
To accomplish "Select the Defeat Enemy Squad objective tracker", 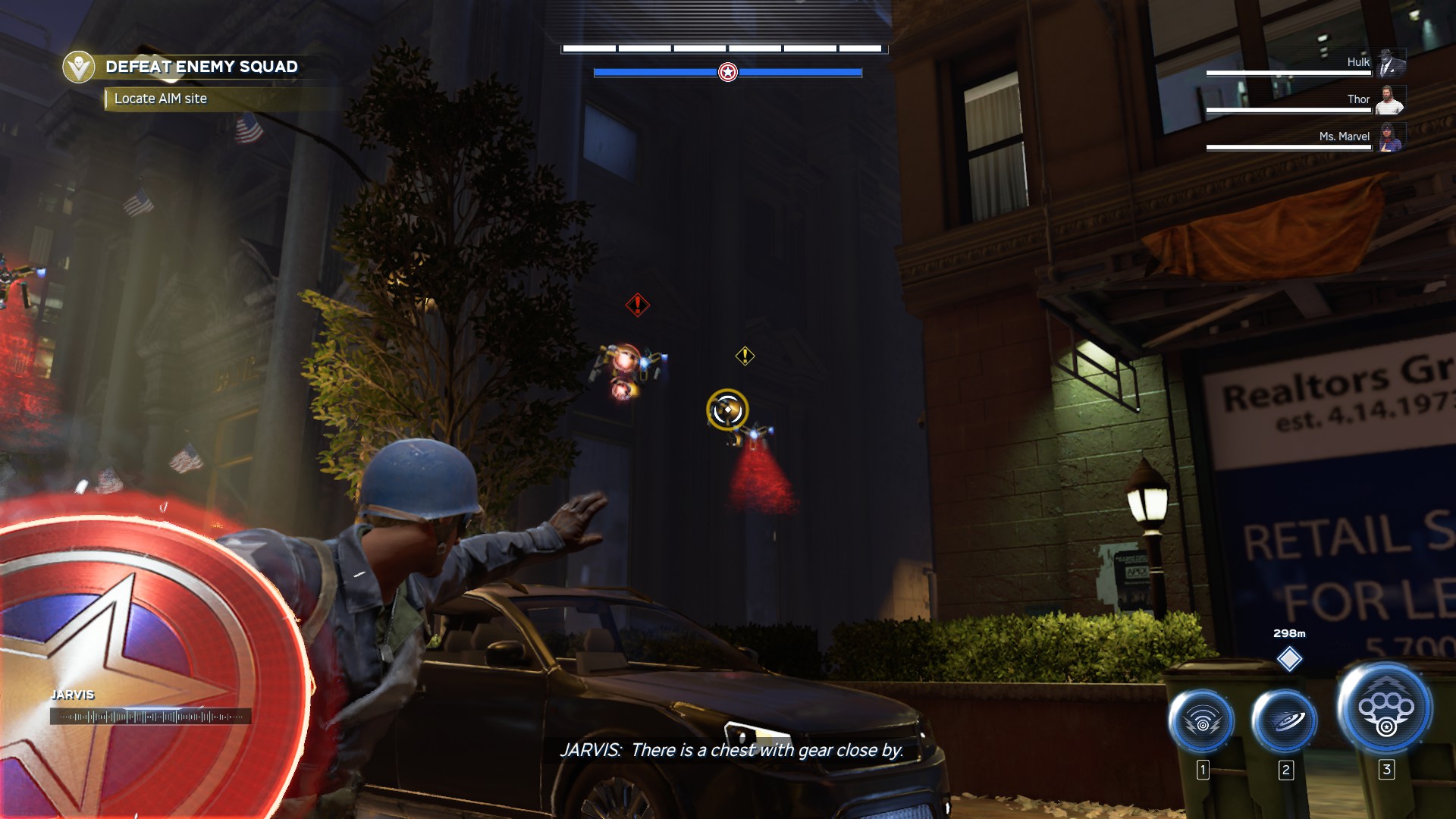I will 201,67.
